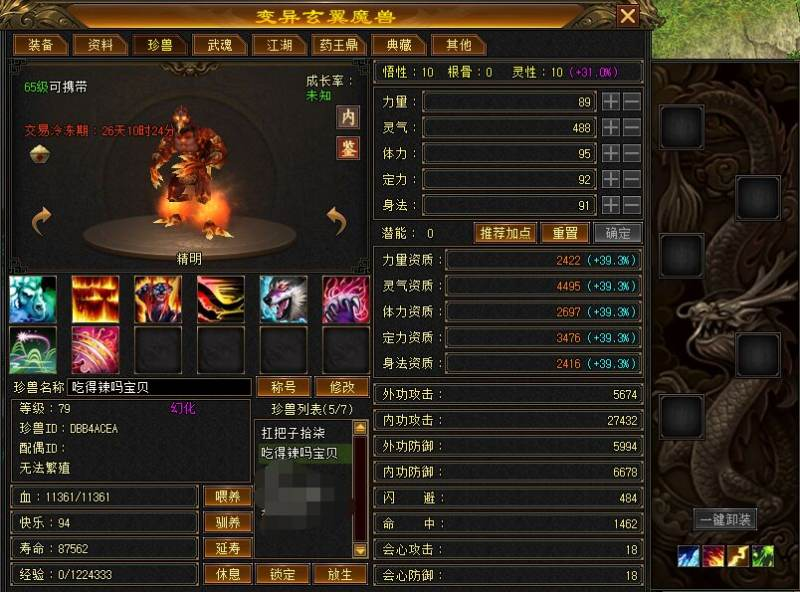Increase 力量 with its plus button
The image size is (800, 592).
611,102
